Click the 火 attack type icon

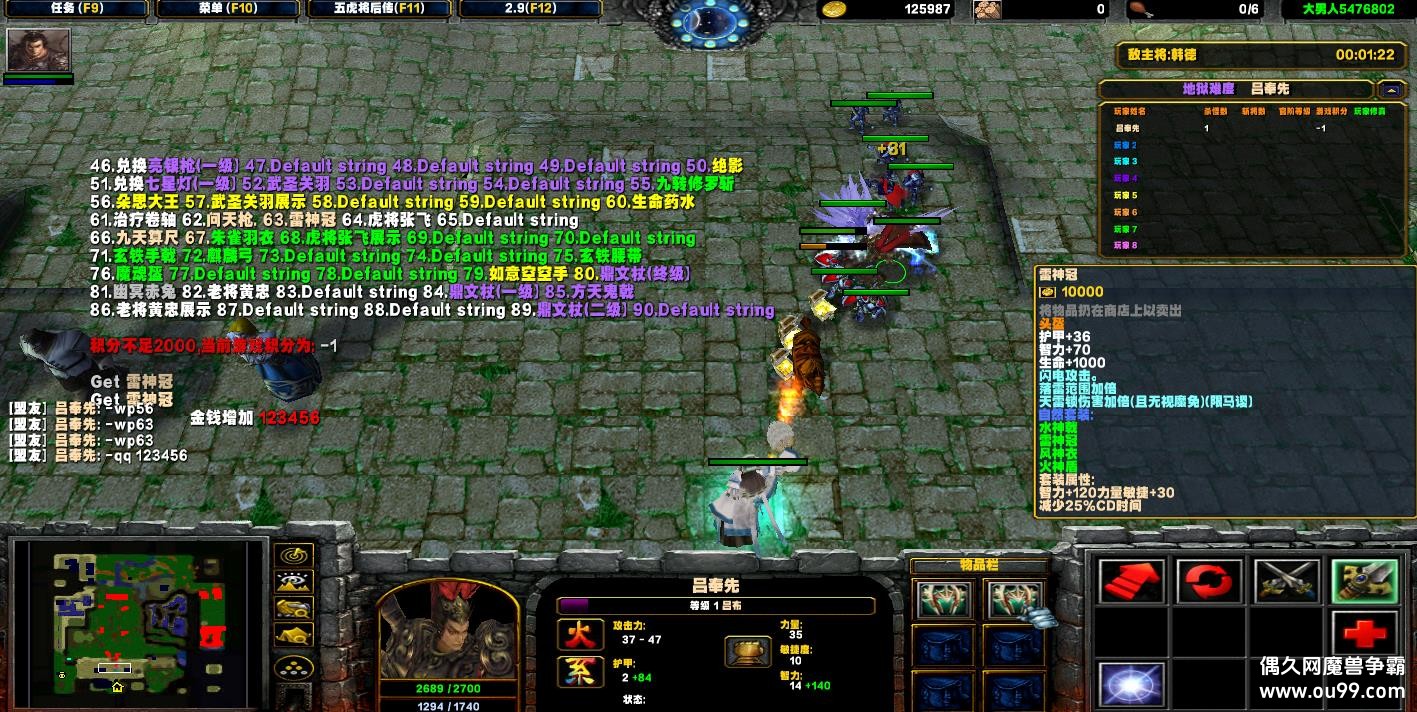click(x=582, y=633)
